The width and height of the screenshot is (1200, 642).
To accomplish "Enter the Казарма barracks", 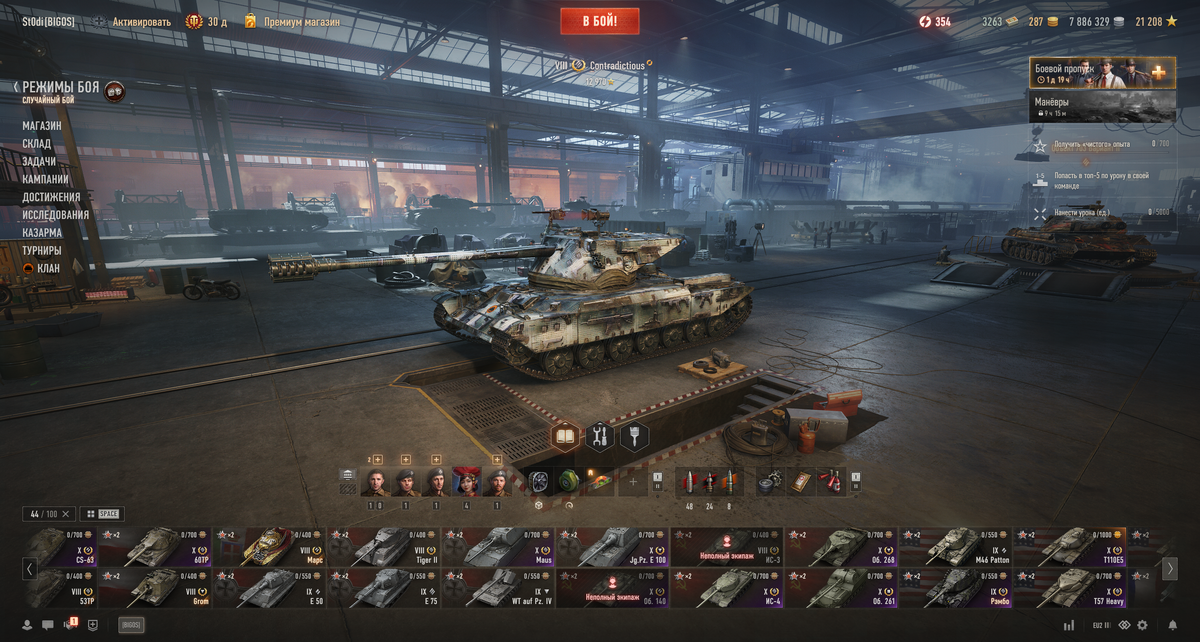I will click(42, 232).
